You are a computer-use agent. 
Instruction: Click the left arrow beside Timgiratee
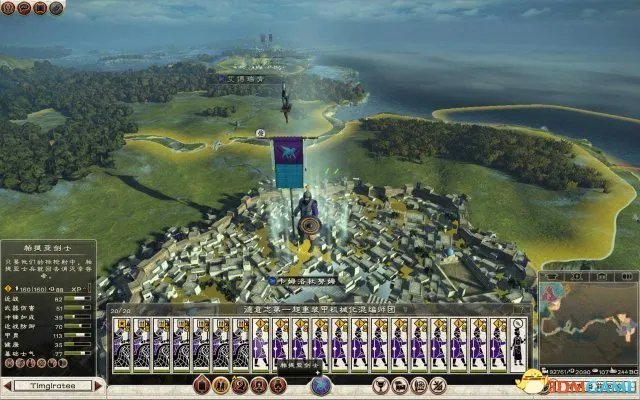coord(8,385)
